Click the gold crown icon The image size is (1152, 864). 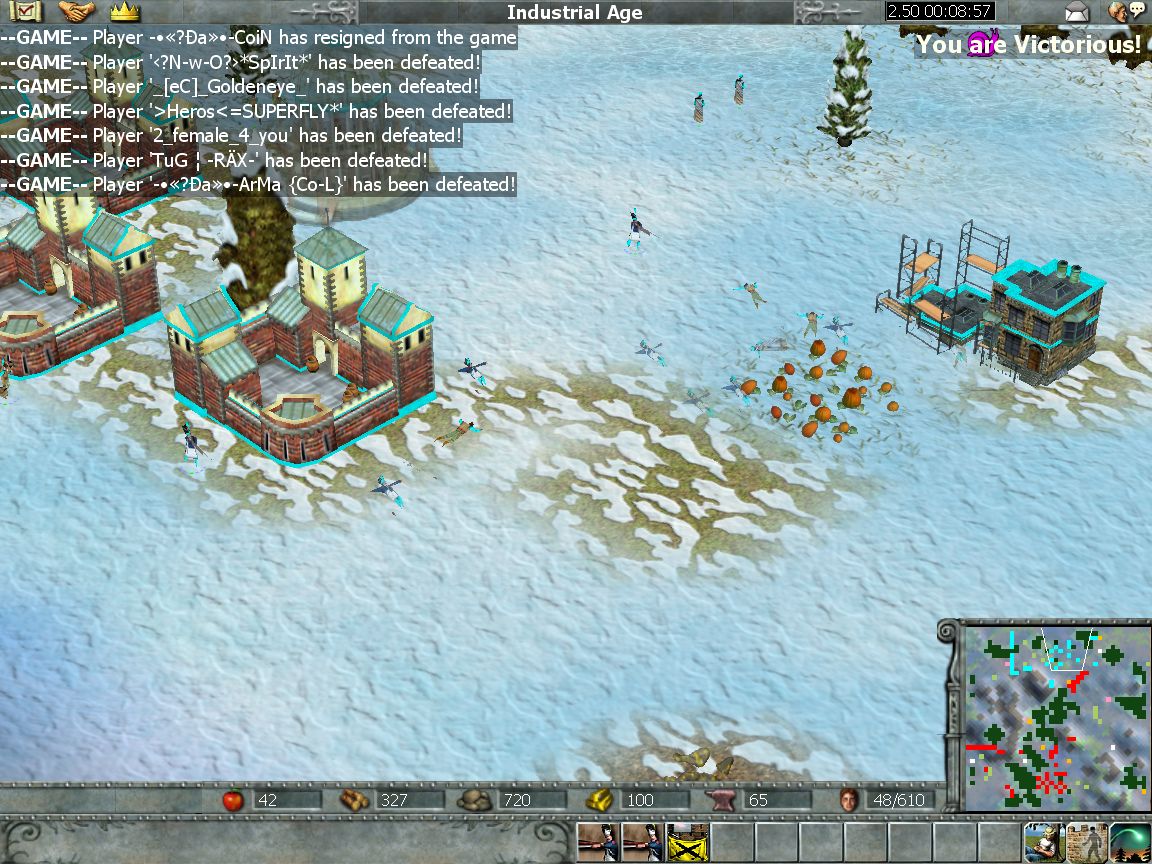(124, 12)
